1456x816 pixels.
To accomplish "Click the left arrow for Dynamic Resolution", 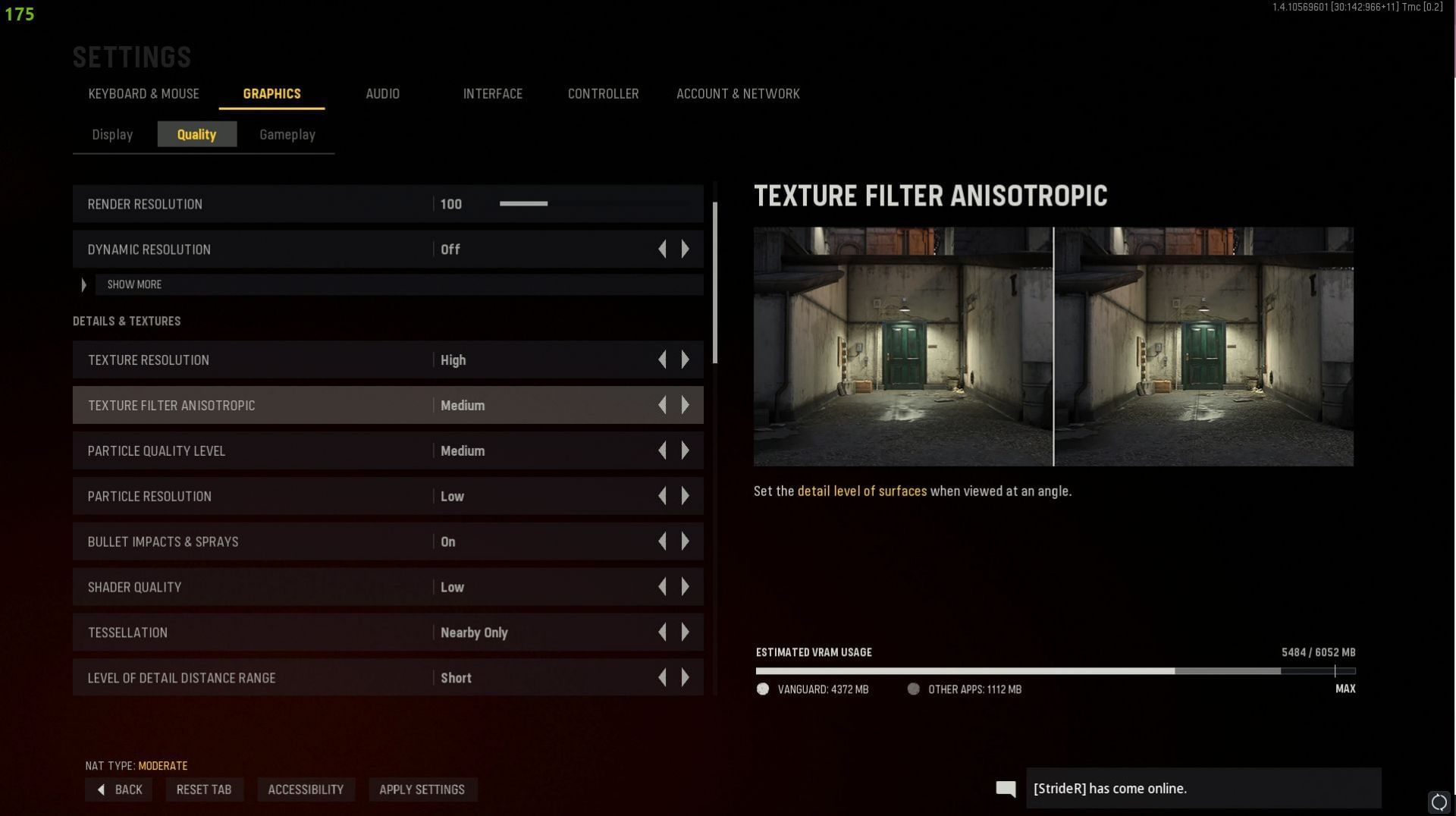I will [663, 249].
